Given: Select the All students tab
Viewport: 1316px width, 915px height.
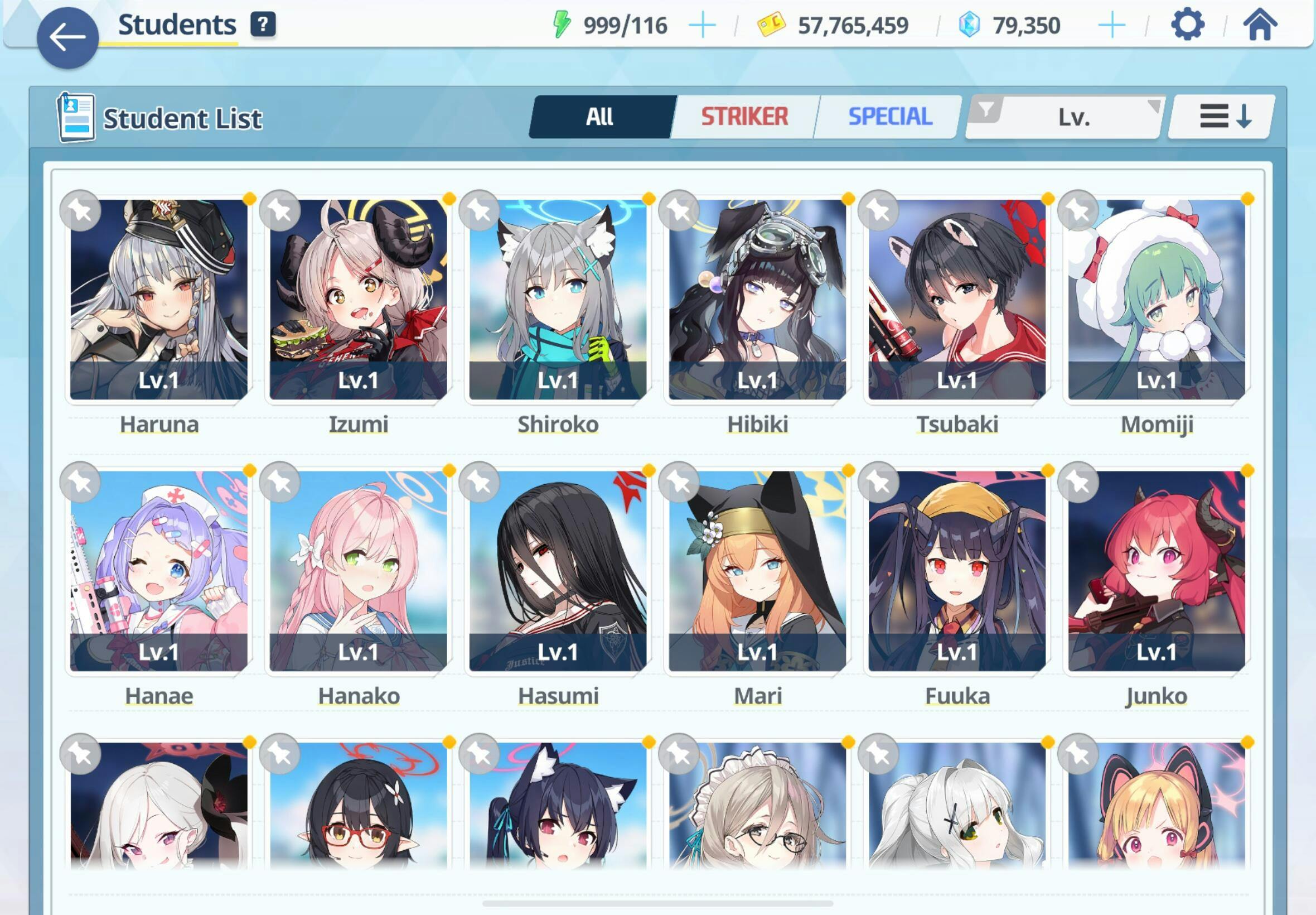Looking at the screenshot, I should pos(600,117).
